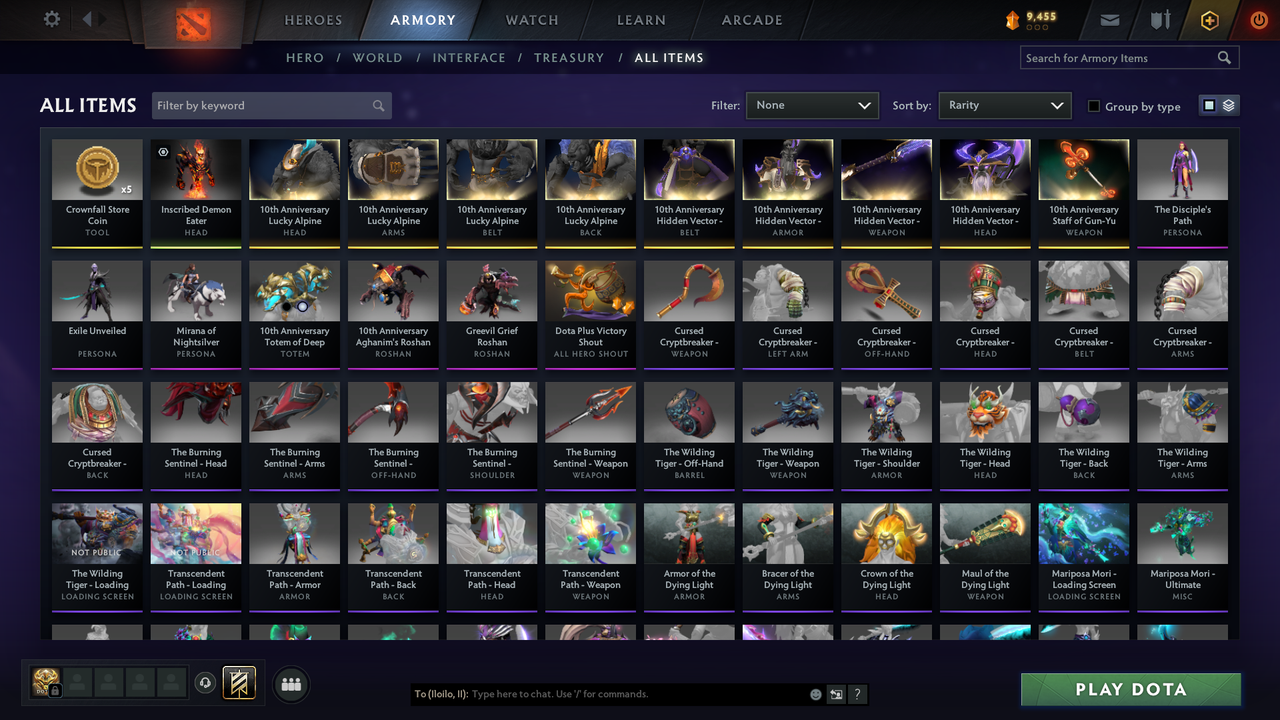Click the WATCH navigation link
1280x720 pixels.
pos(531,20)
